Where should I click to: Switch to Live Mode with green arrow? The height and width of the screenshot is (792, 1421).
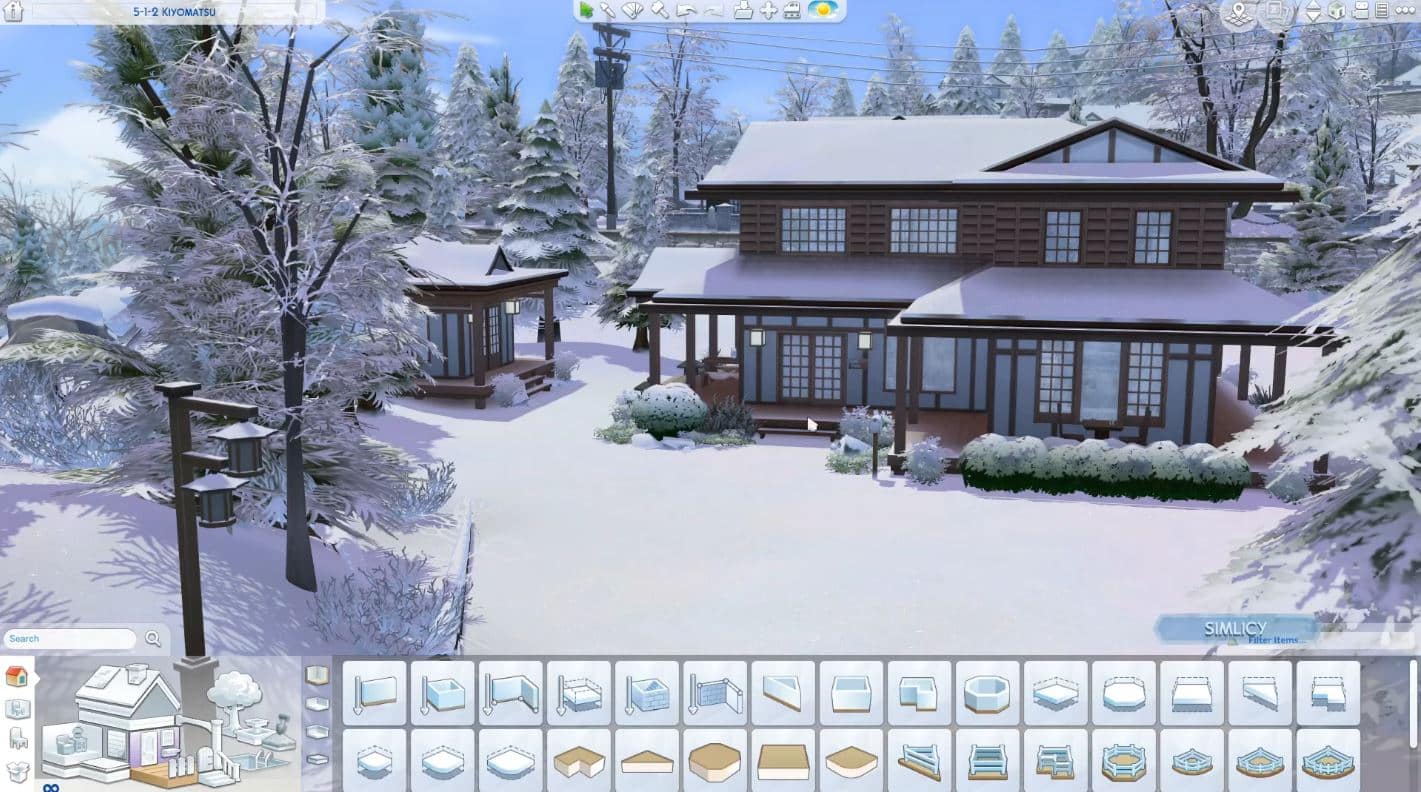pos(586,10)
